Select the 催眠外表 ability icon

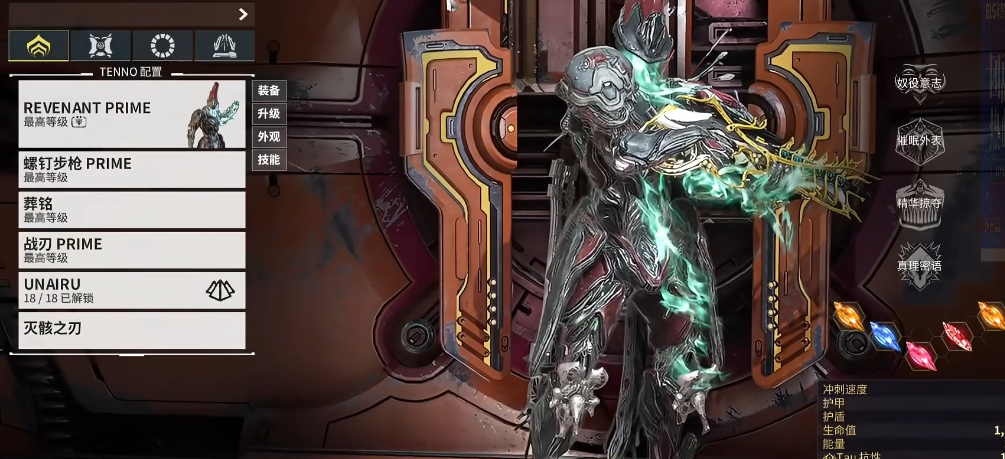920,141
